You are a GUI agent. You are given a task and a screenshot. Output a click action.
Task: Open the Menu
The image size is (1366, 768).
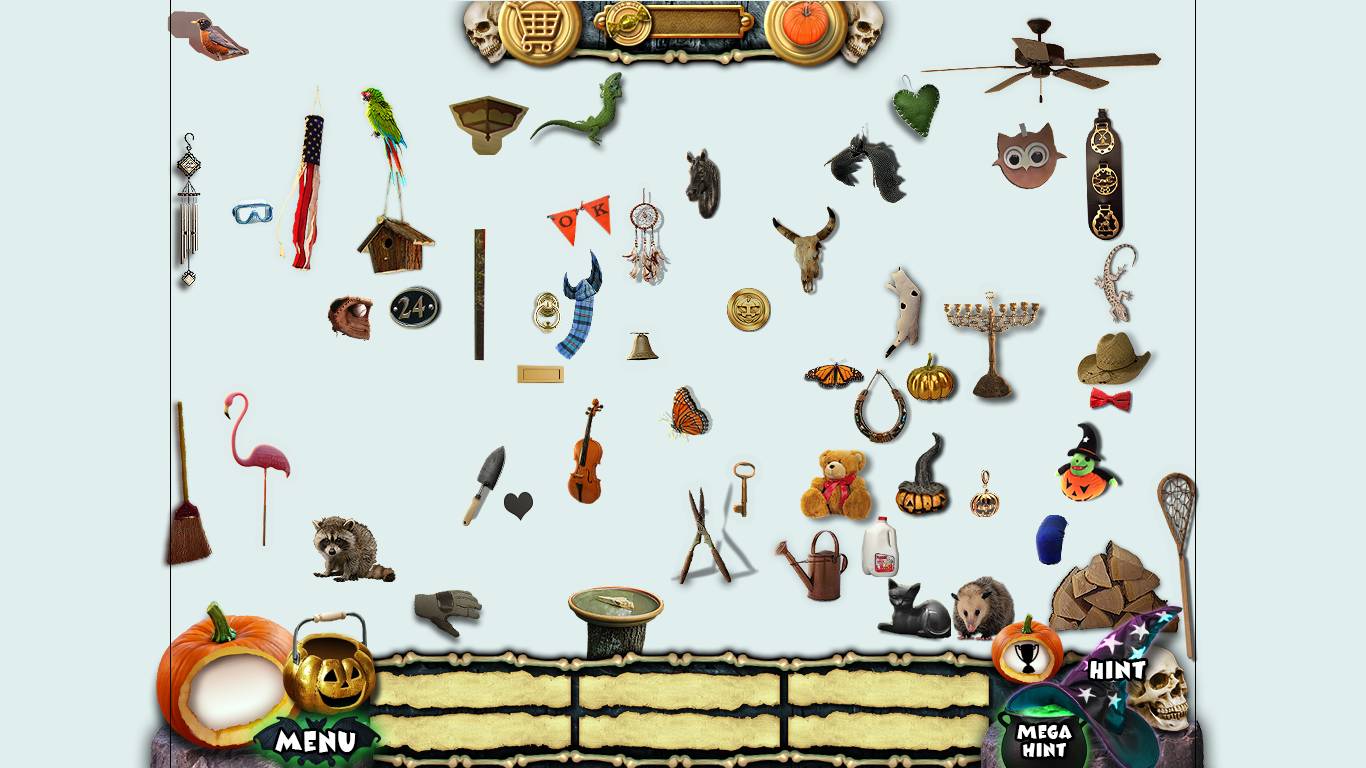(x=315, y=741)
